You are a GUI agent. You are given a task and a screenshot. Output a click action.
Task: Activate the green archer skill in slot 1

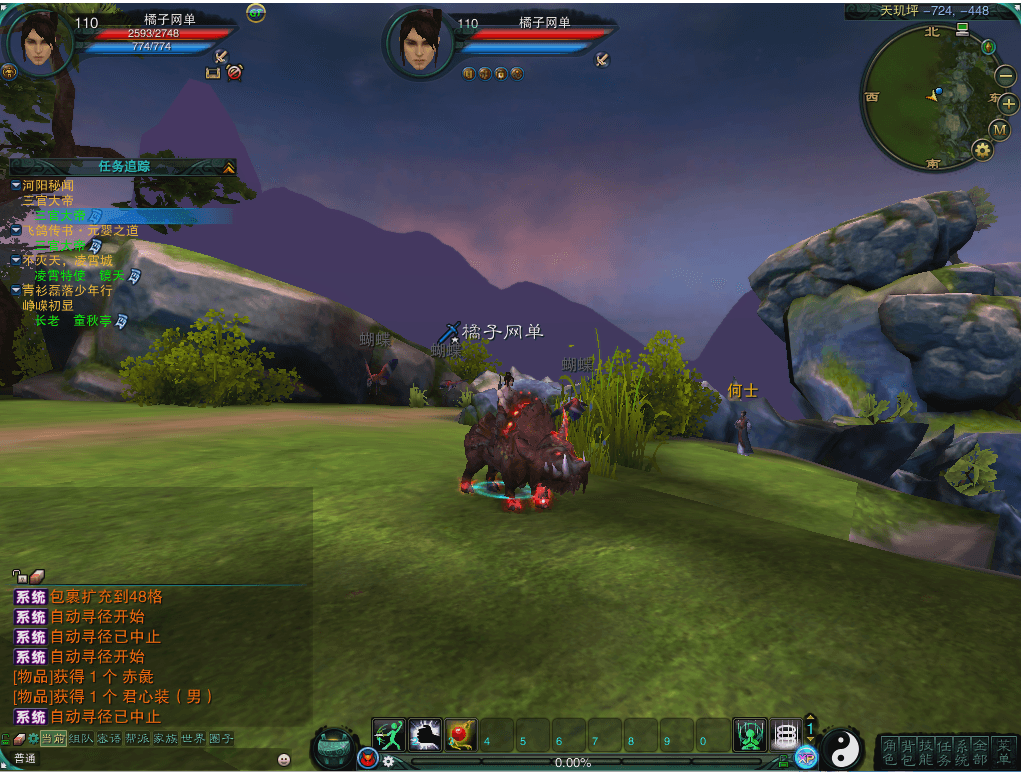coord(388,735)
